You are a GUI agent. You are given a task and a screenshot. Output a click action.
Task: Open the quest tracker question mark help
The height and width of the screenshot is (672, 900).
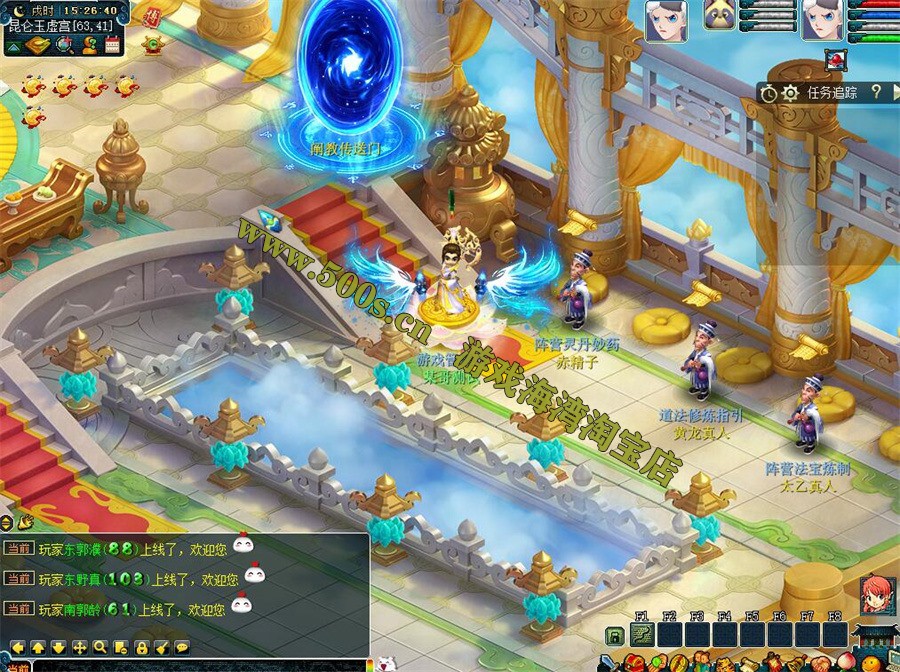point(876,92)
